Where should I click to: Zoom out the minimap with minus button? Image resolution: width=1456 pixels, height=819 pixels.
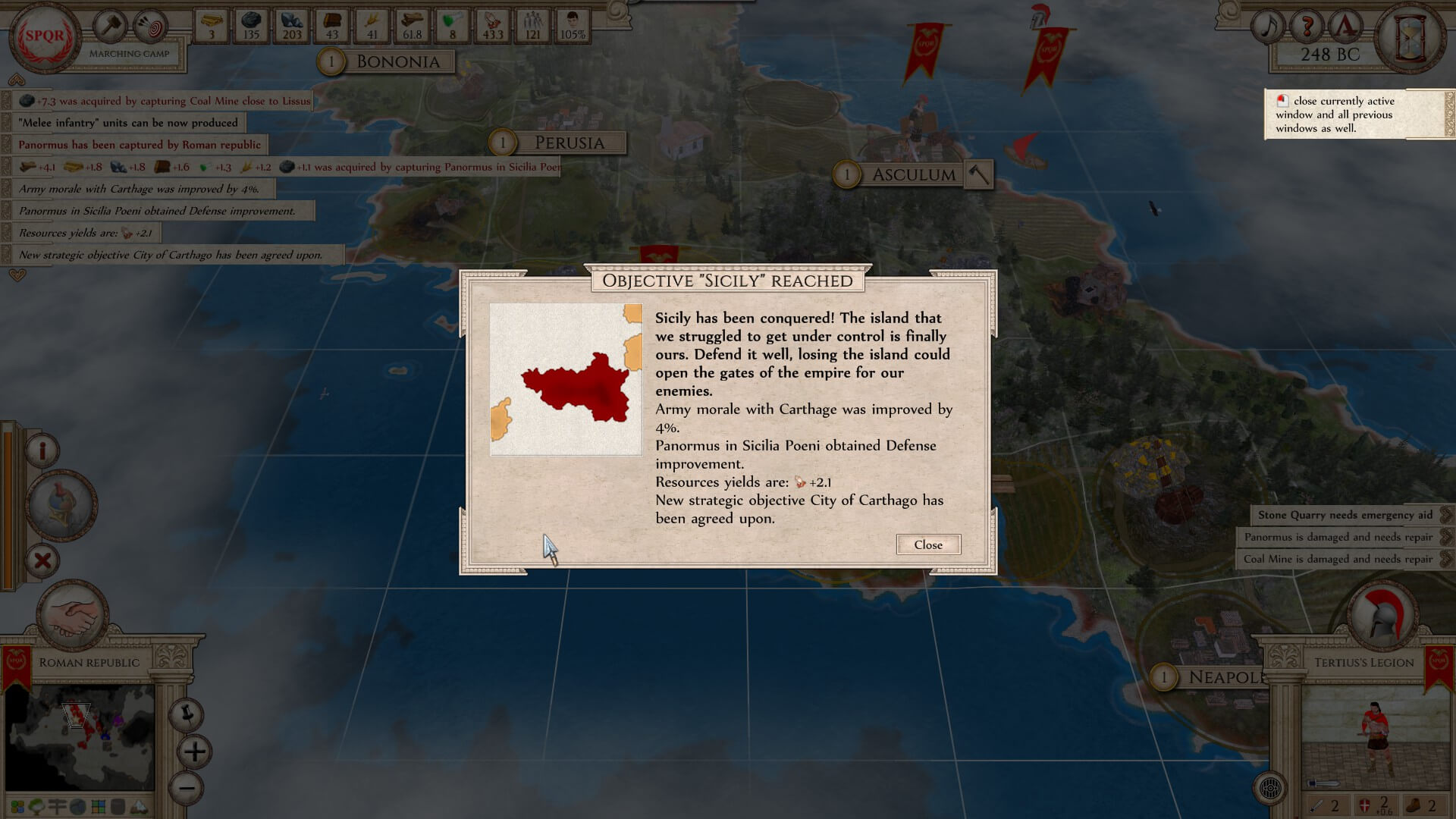187,788
